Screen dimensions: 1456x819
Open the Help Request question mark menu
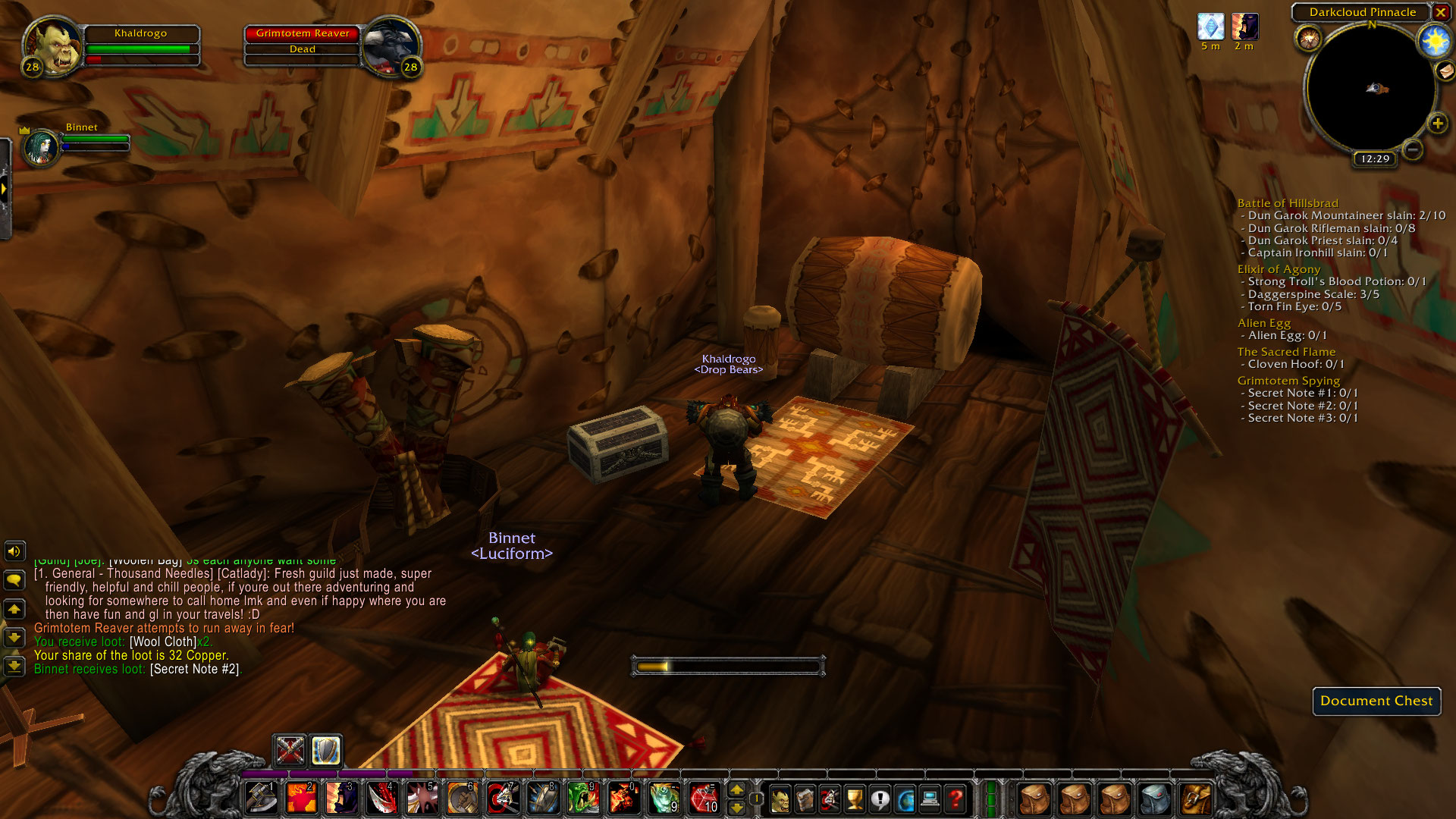(955, 798)
